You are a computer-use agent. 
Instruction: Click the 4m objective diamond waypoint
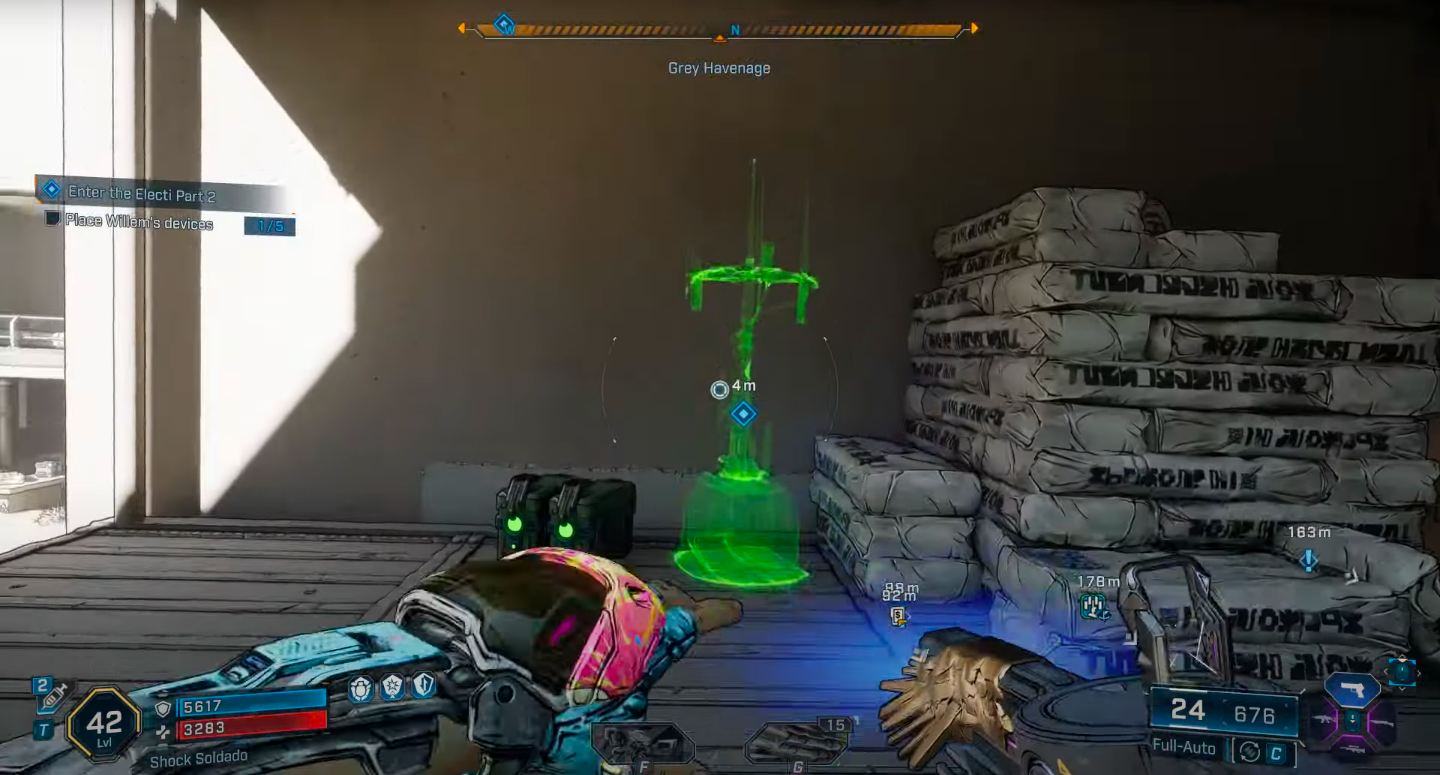click(743, 413)
